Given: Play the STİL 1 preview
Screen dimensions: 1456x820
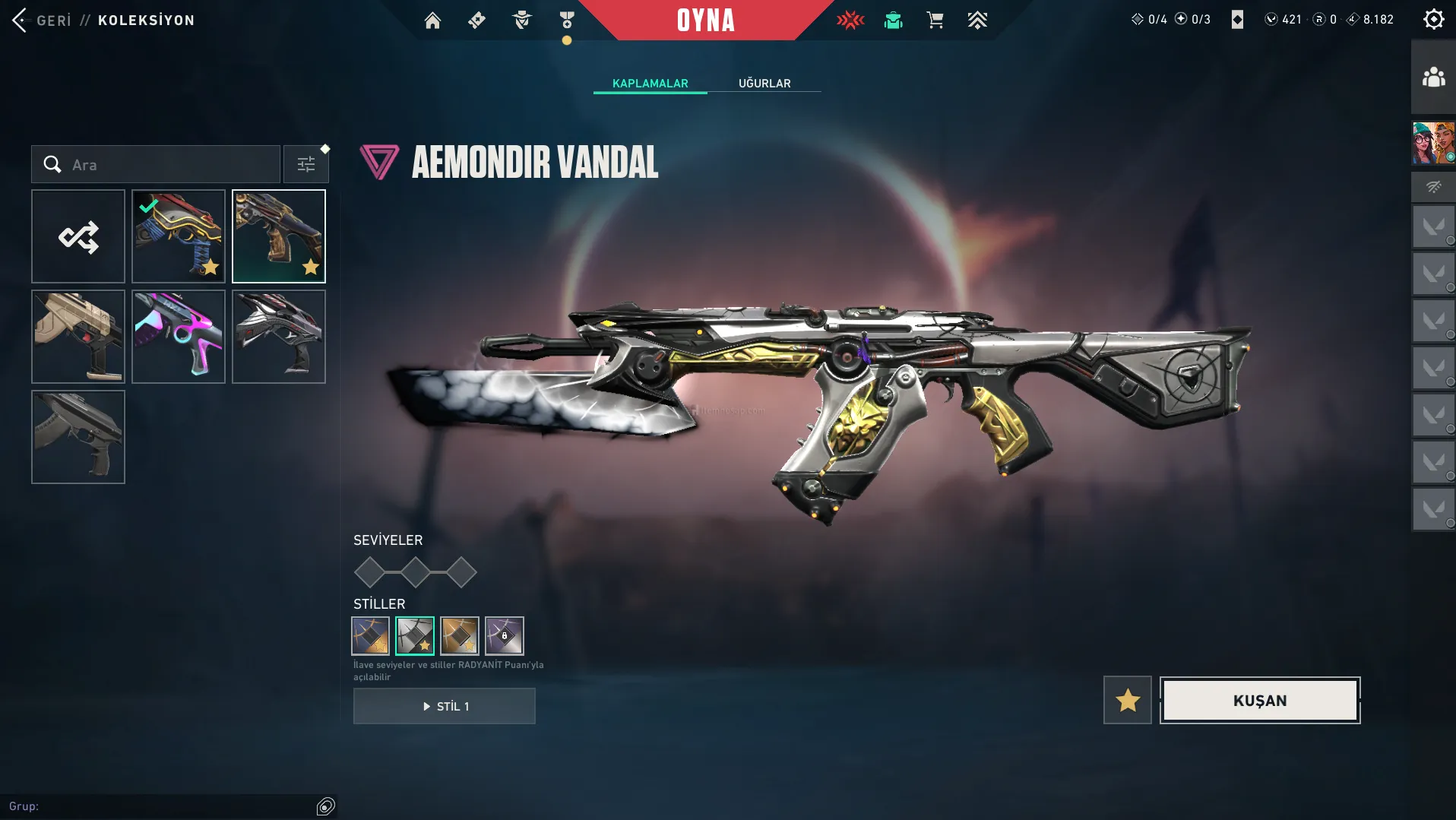Looking at the screenshot, I should [445, 706].
